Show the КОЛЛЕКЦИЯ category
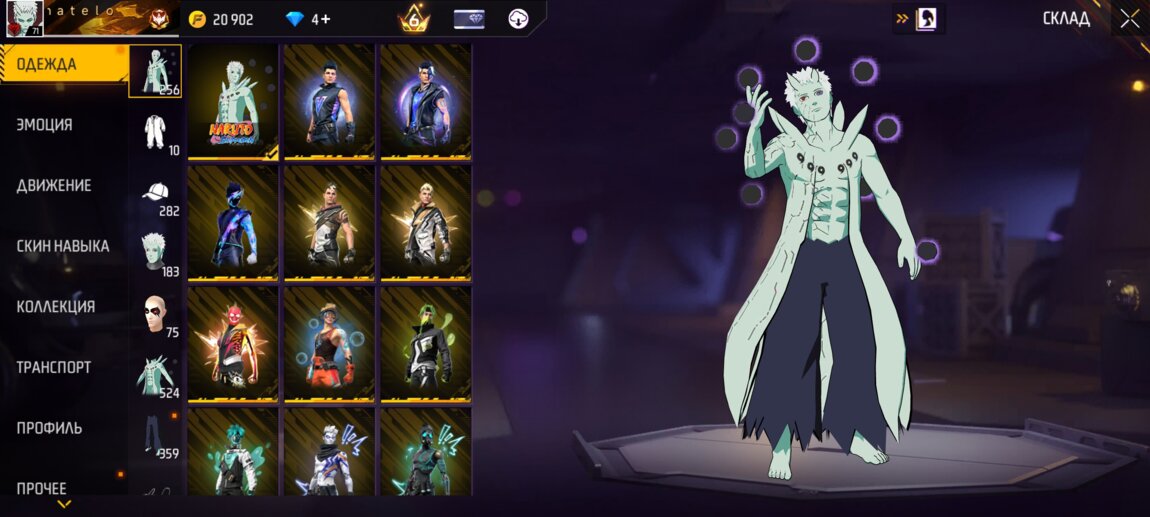This screenshot has width=1150, height=517. 56,307
